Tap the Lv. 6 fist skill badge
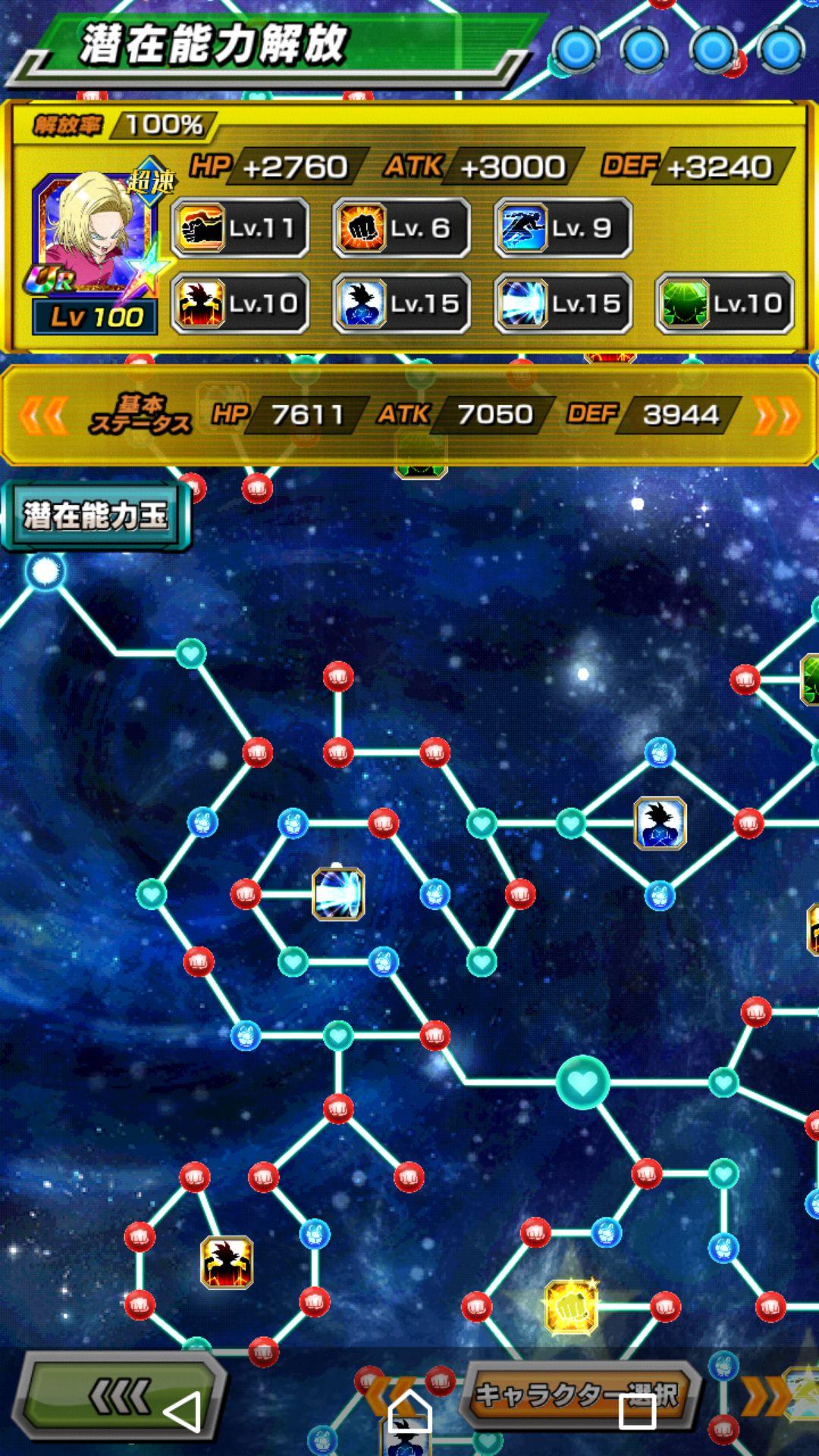Image resolution: width=819 pixels, height=1456 pixels. coord(401,227)
